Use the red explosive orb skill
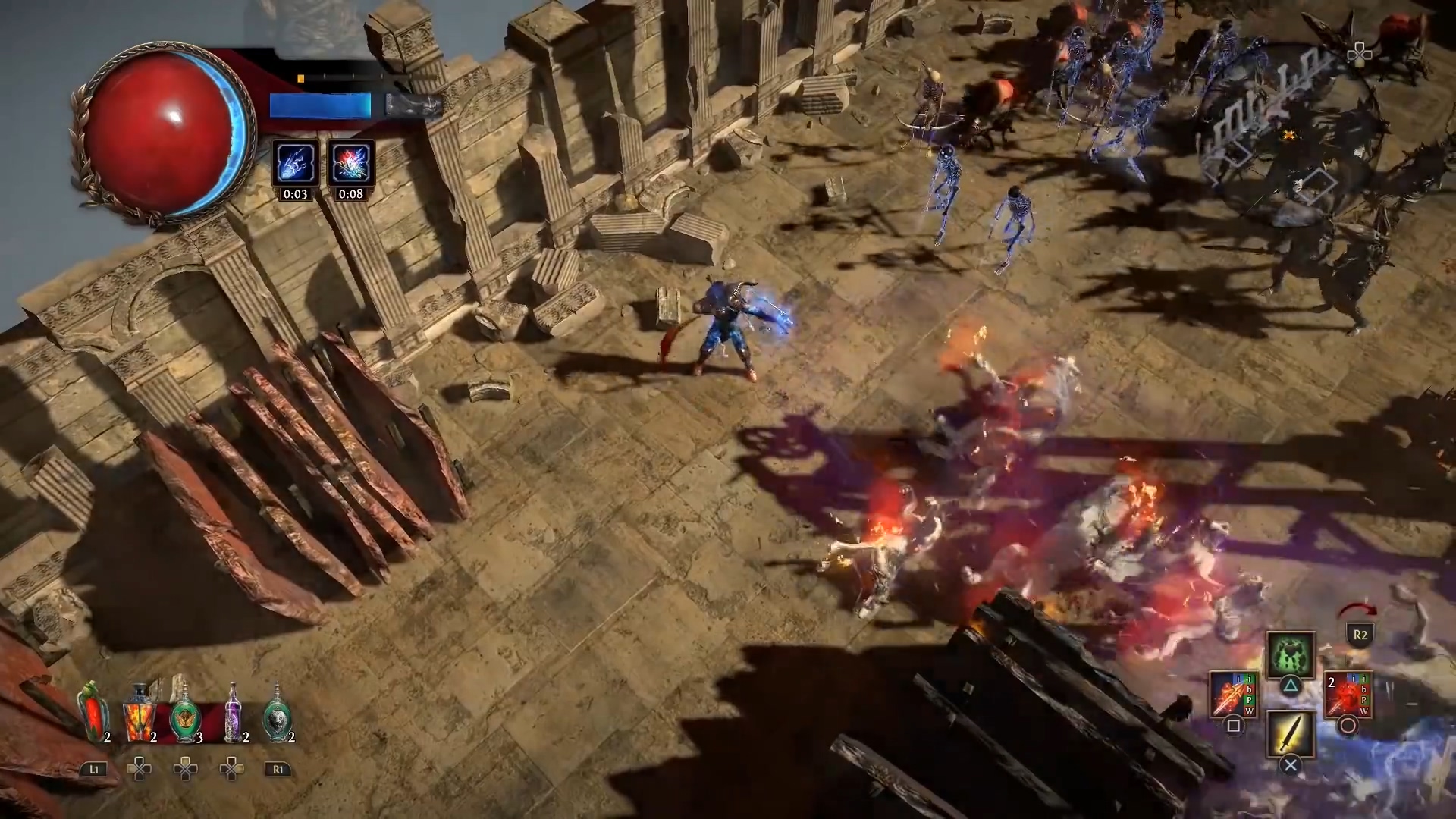The image size is (1456, 819). pos(1347,694)
